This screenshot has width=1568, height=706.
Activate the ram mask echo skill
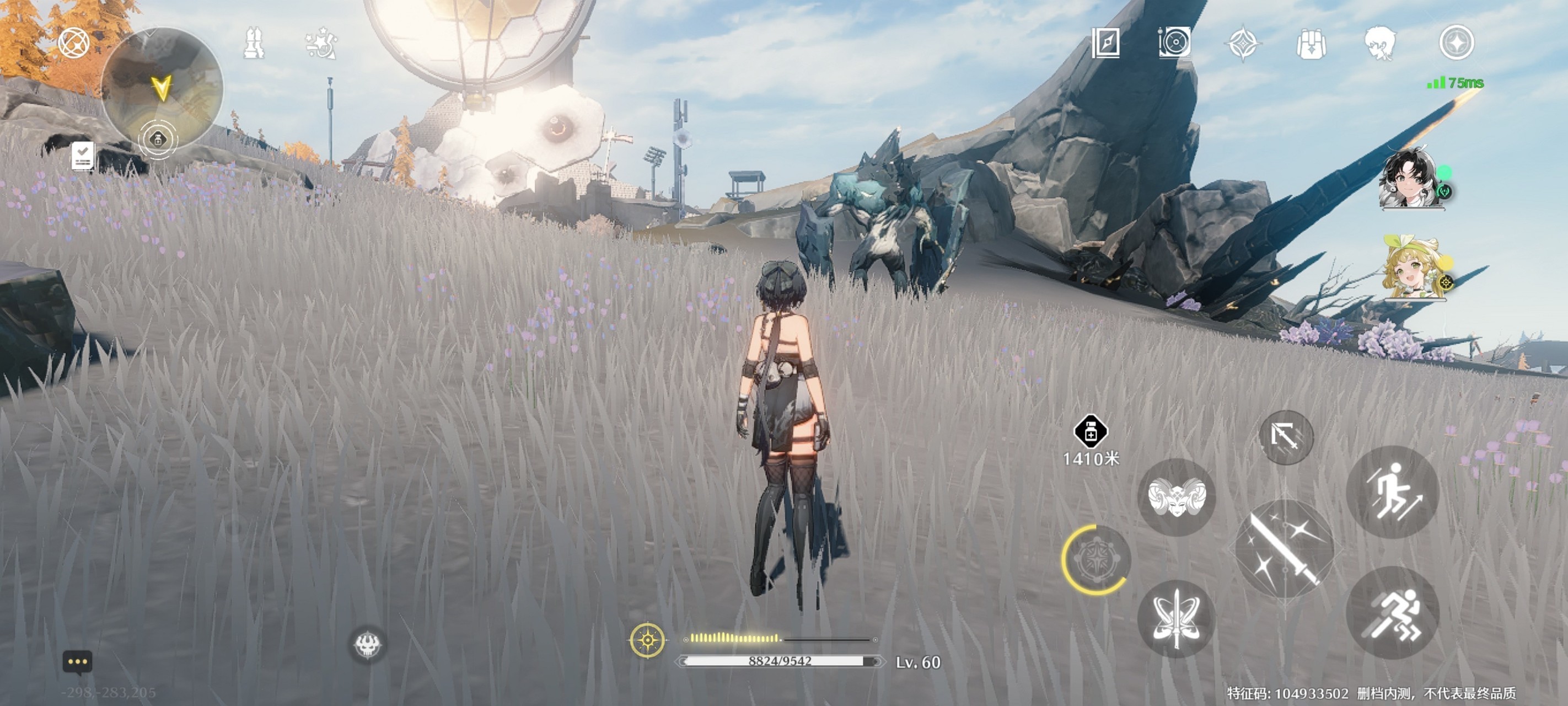[1176, 497]
